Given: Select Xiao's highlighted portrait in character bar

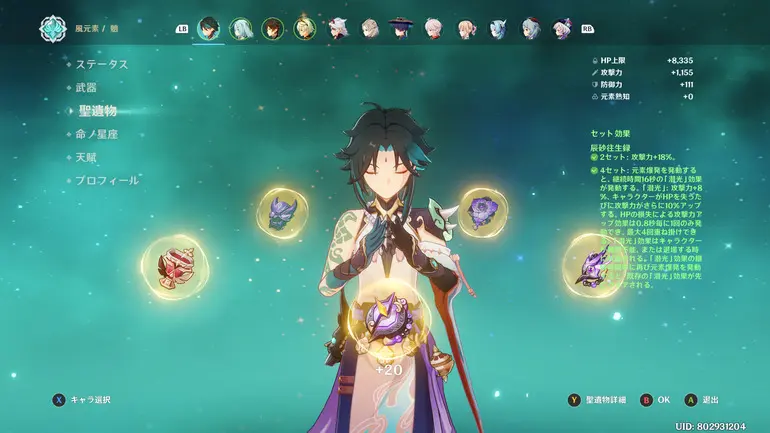Looking at the screenshot, I should click(209, 28).
